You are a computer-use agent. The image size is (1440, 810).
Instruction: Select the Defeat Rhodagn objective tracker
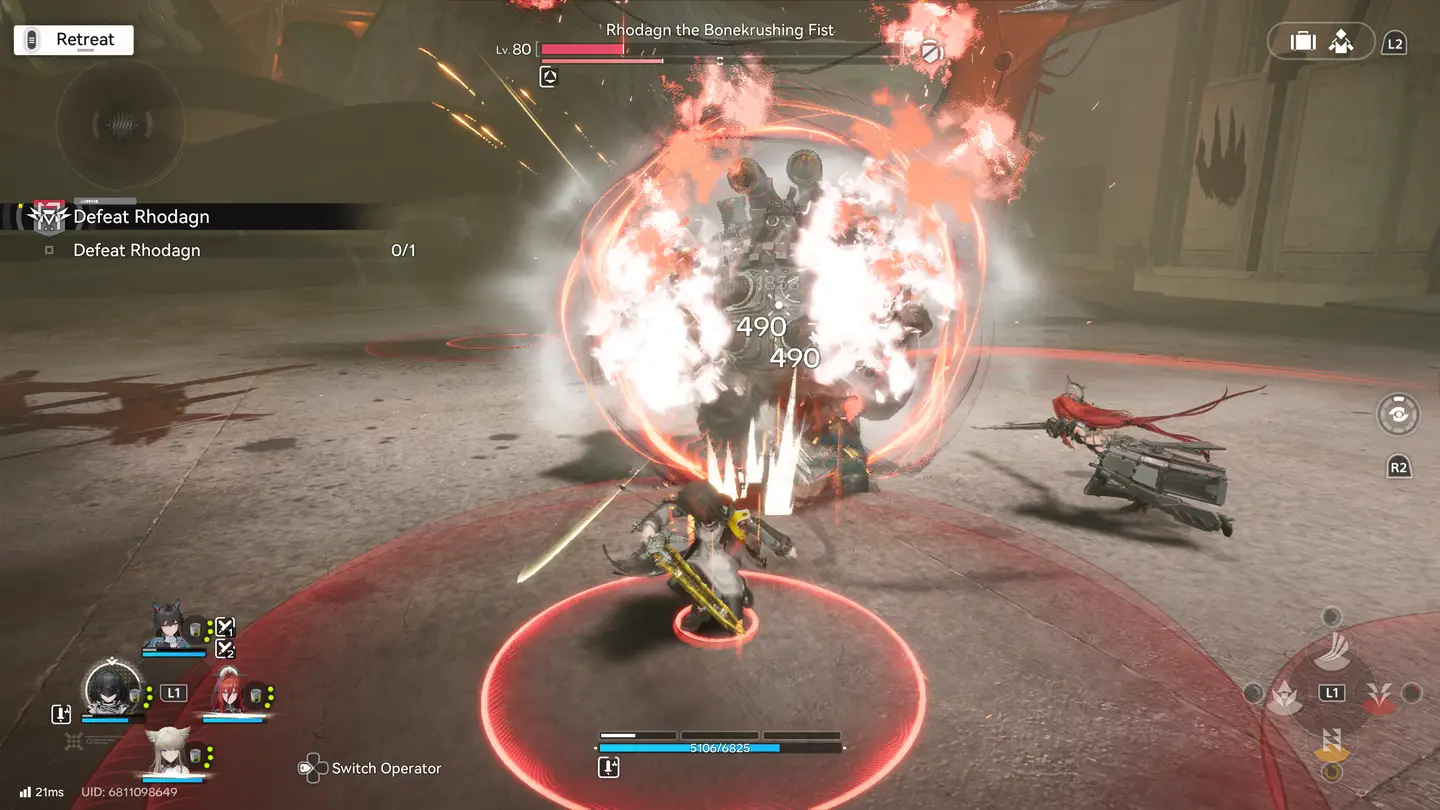pos(140,216)
